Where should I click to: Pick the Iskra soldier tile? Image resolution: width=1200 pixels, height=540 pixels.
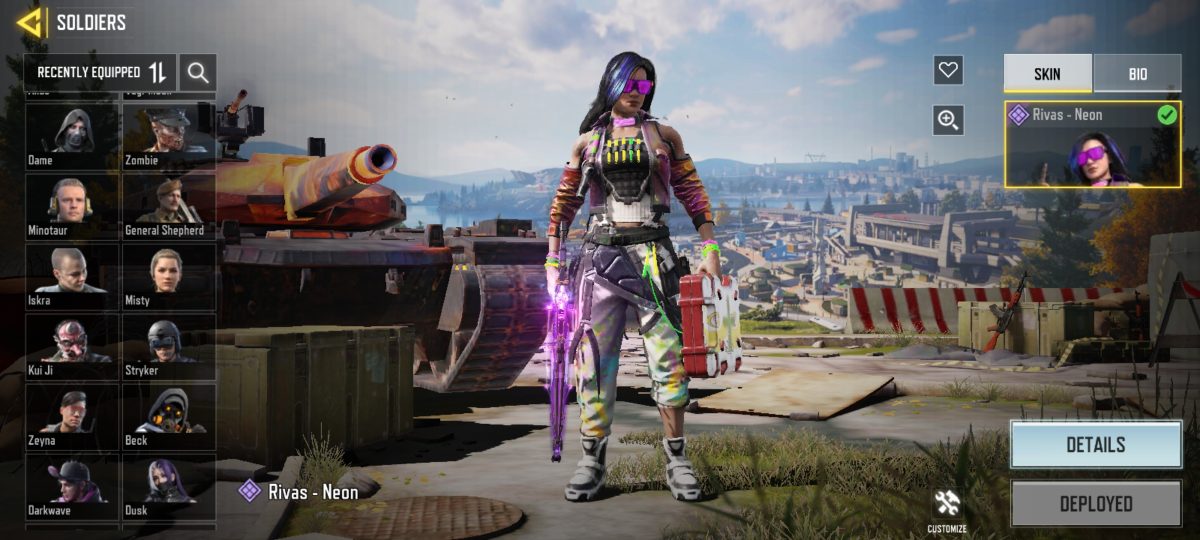pyautogui.click(x=72, y=275)
